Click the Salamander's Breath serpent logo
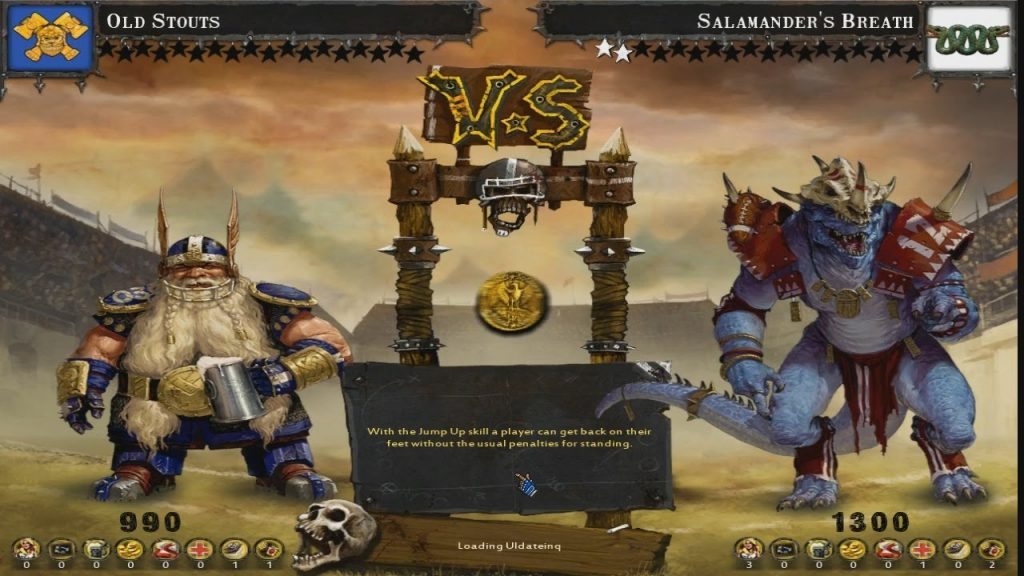 [x=968, y=40]
